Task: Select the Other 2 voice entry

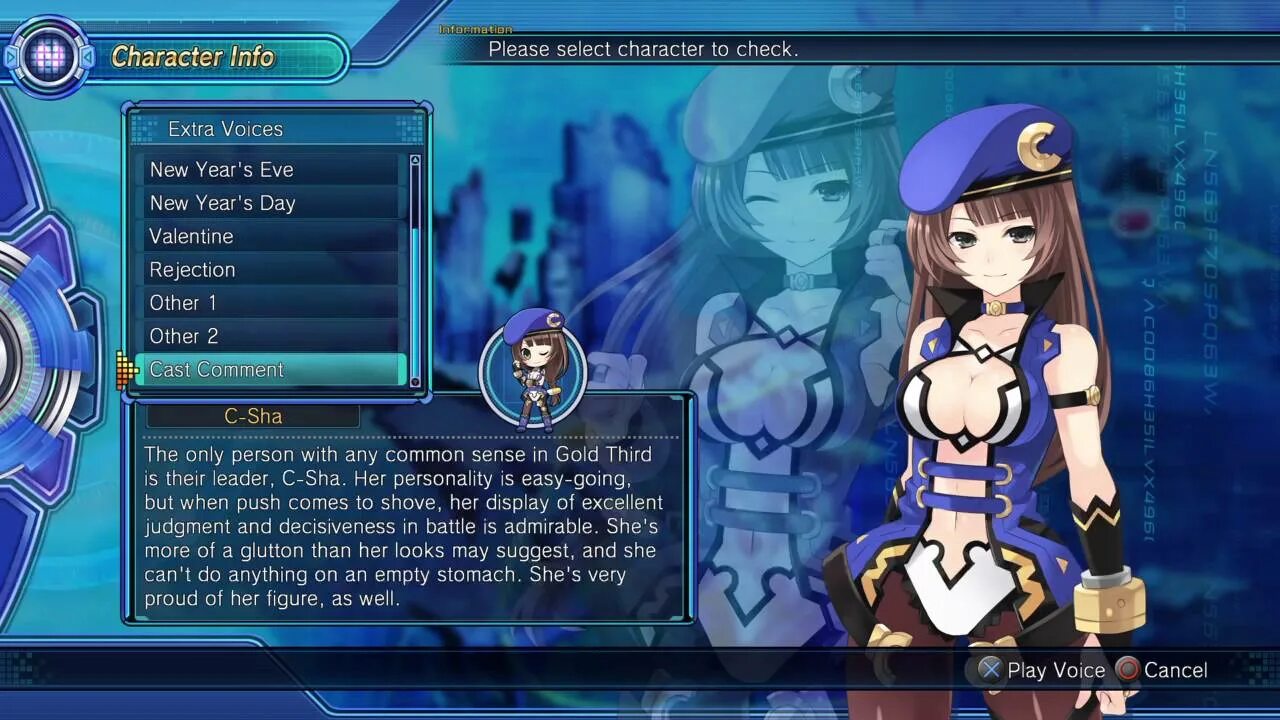Action: 270,336
